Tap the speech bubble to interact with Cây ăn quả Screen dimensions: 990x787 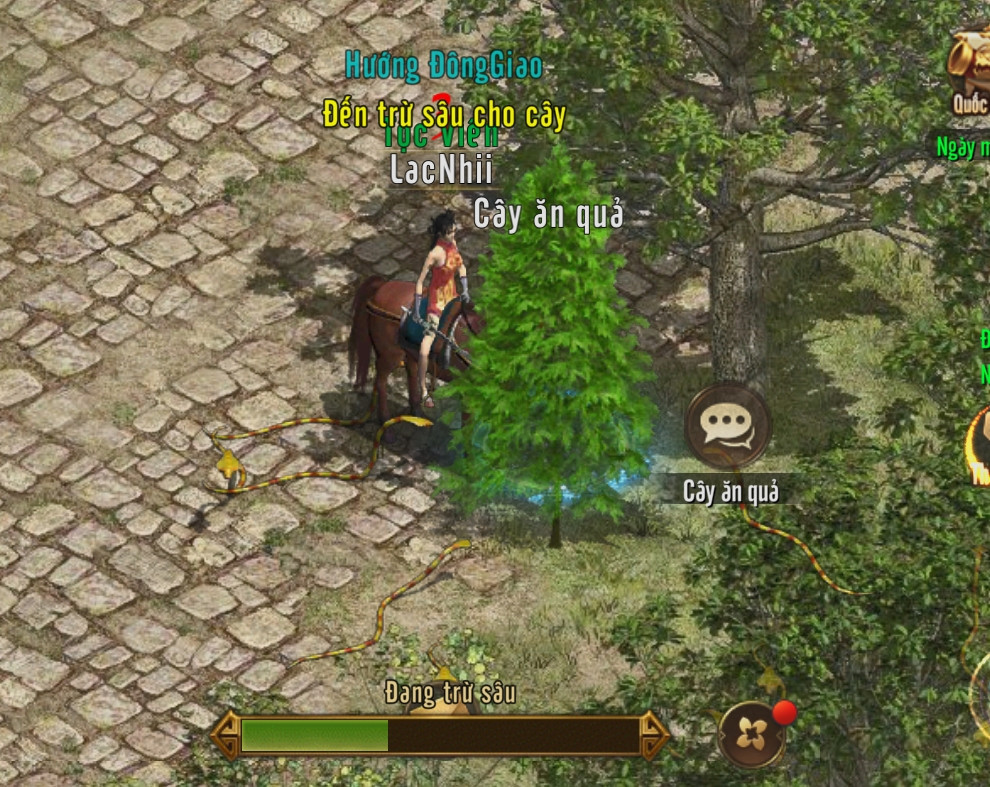[x=727, y=427]
